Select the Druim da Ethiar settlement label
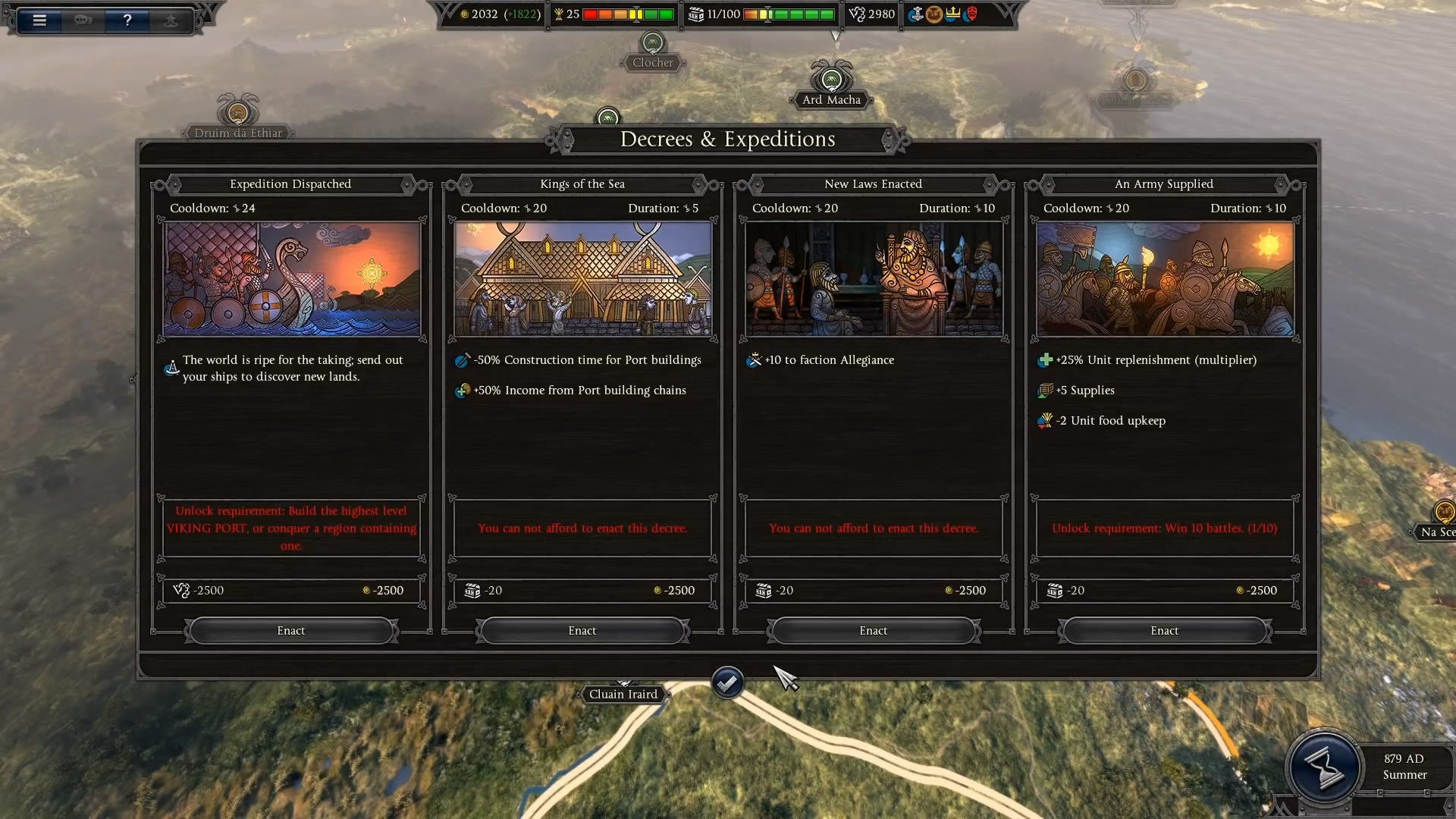 click(x=238, y=133)
